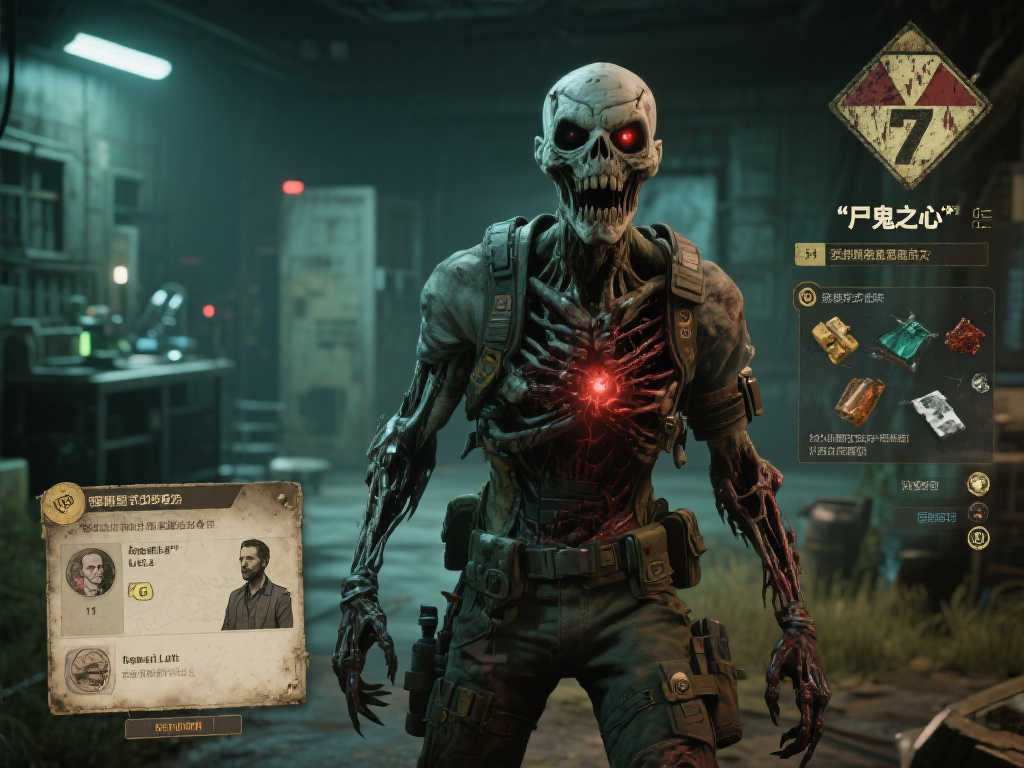Select the gold bars loot item
Image resolution: width=1024 pixels, height=768 pixels.
tap(835, 340)
